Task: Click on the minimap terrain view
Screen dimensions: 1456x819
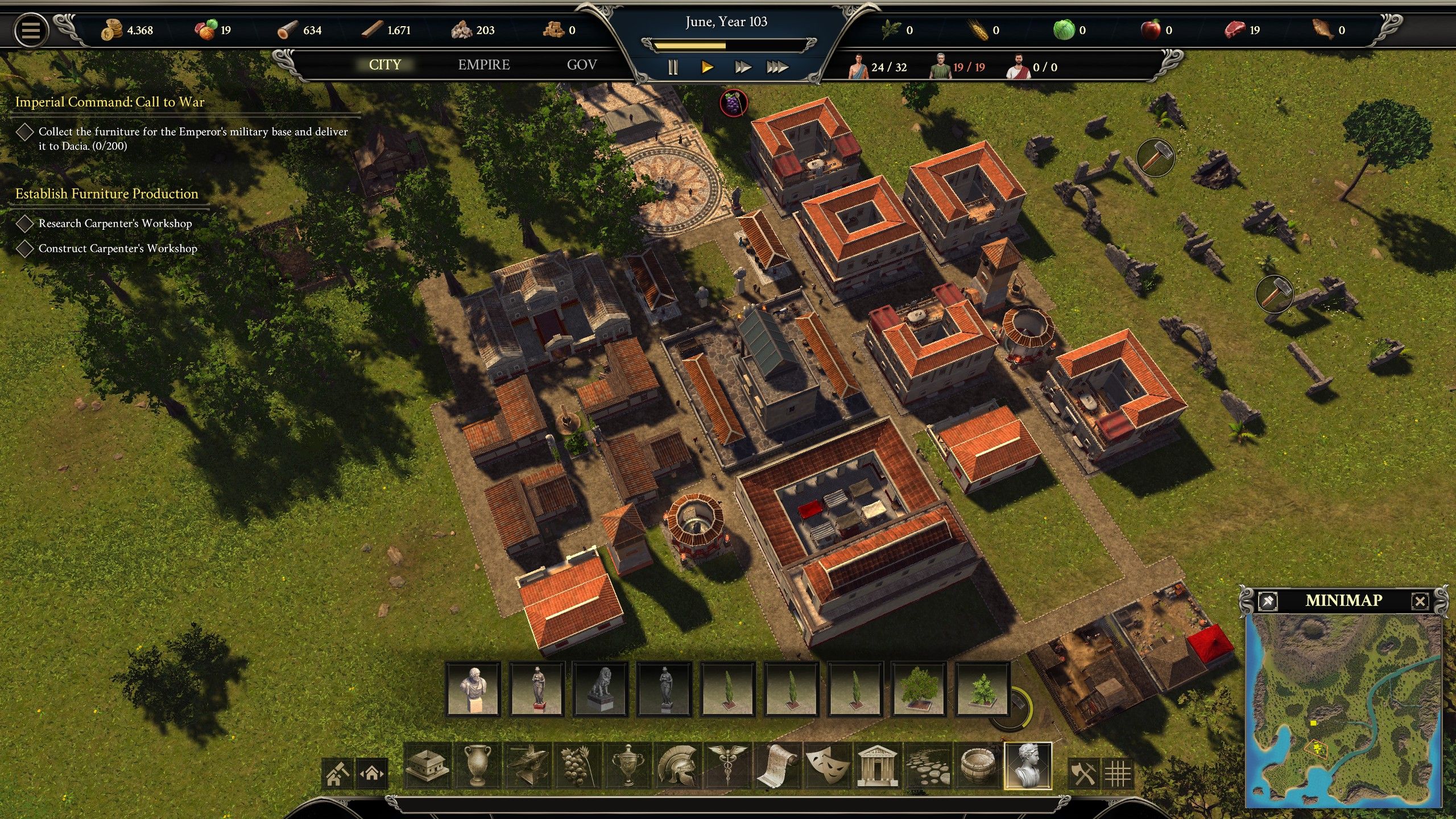Action: (1343, 711)
